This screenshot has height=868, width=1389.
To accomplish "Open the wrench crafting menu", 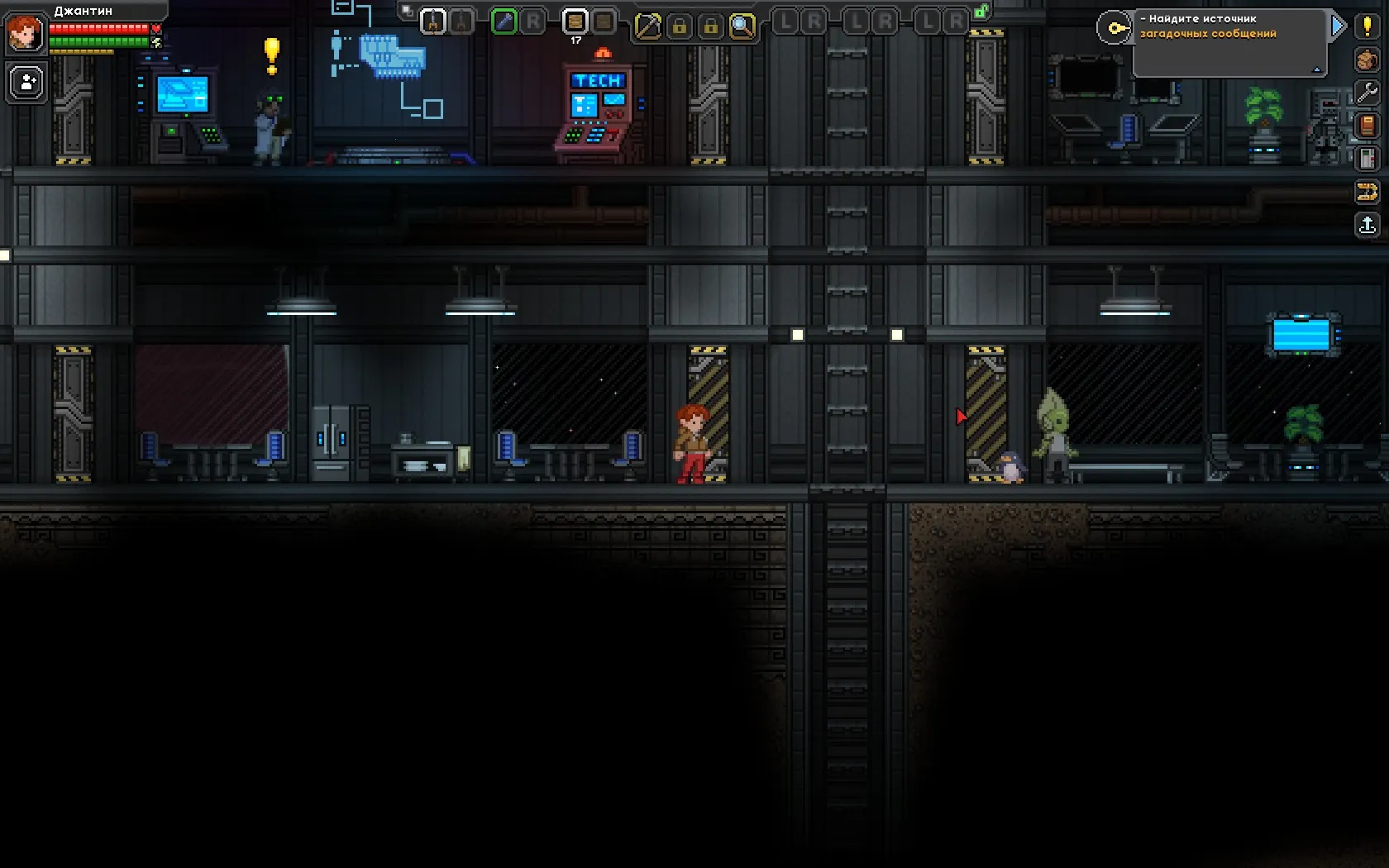I will point(1368,93).
